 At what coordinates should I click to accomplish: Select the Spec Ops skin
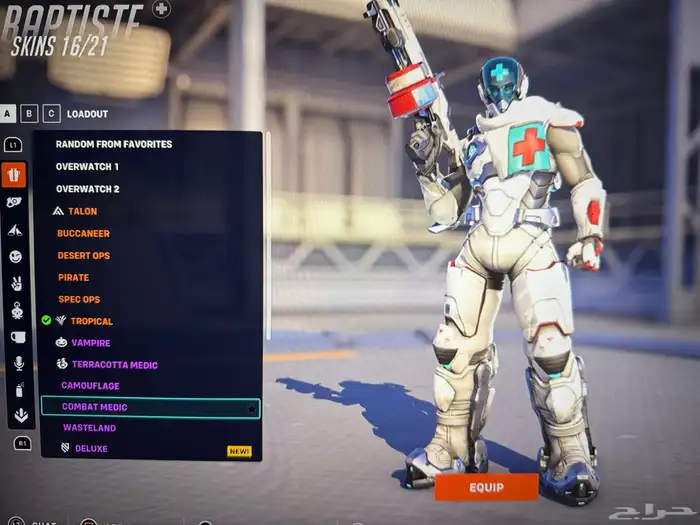79,299
